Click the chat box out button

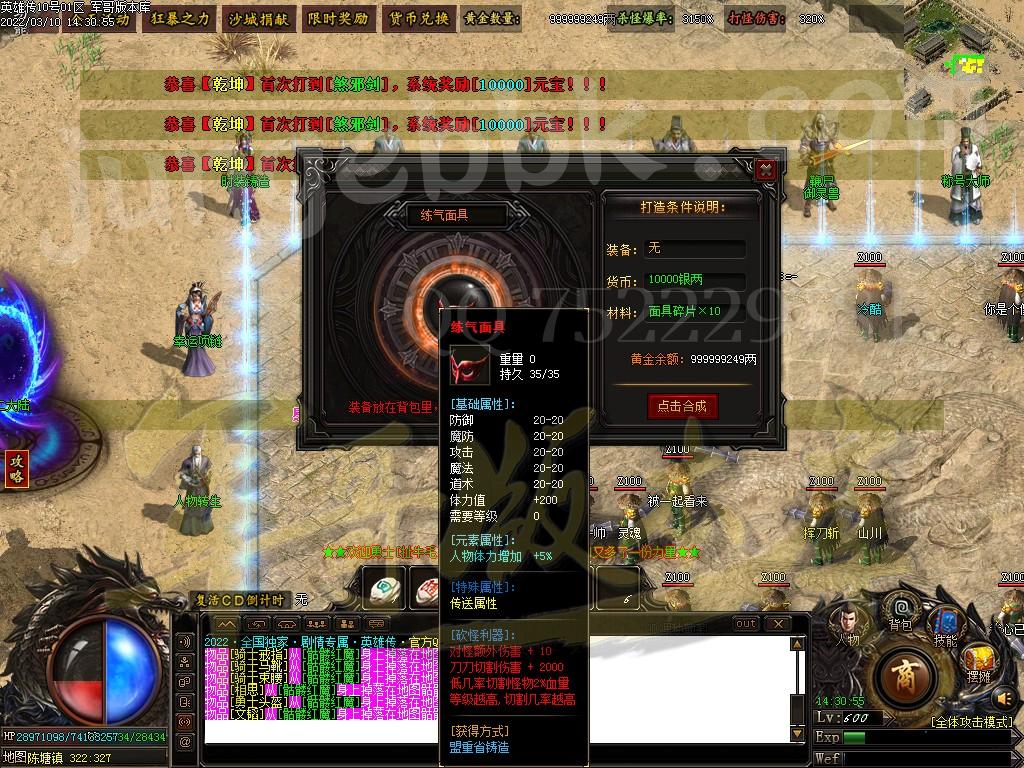746,624
